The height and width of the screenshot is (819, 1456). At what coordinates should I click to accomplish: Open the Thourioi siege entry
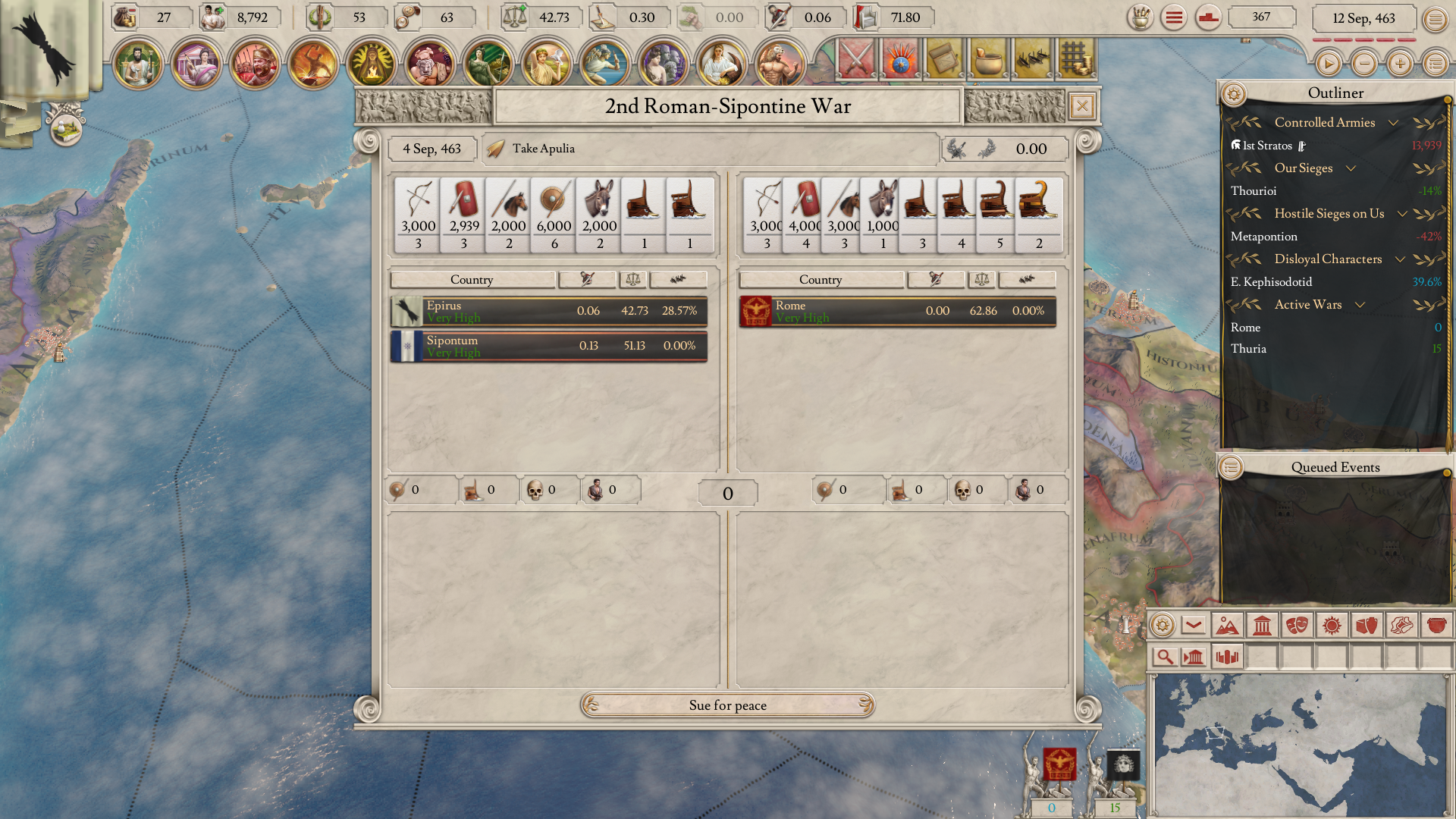point(1254,191)
